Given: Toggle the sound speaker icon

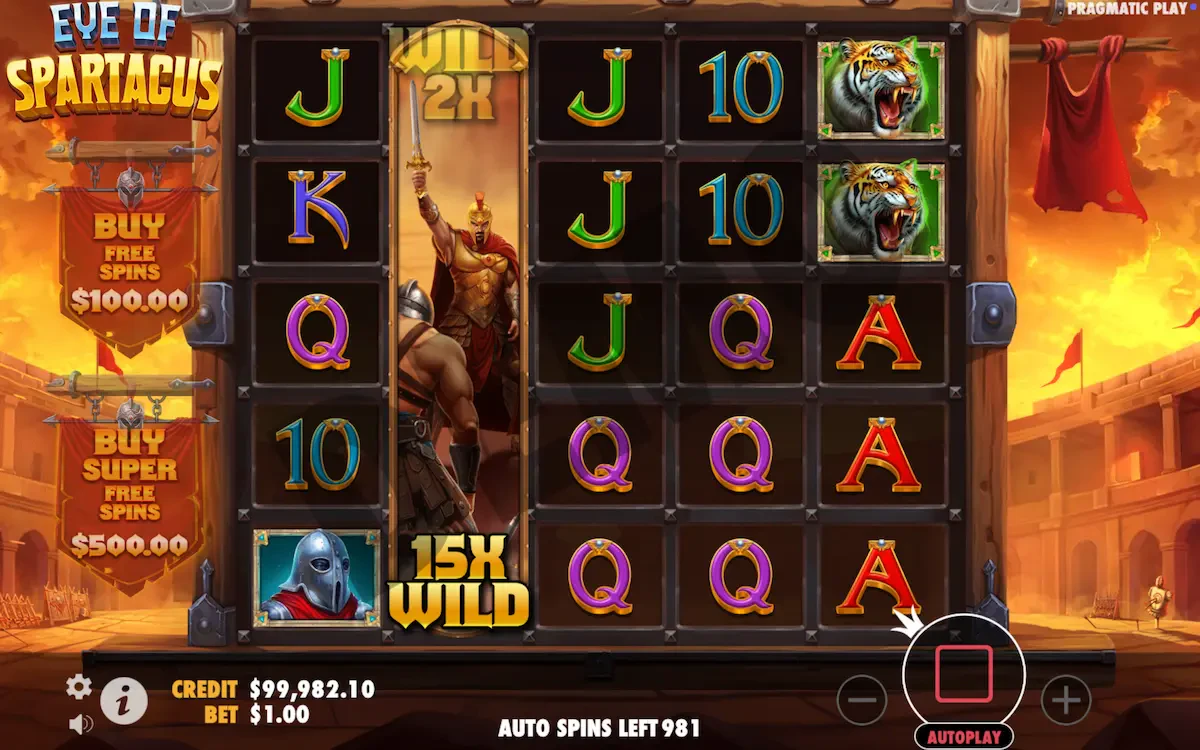Looking at the screenshot, I should pyautogui.click(x=79, y=722).
